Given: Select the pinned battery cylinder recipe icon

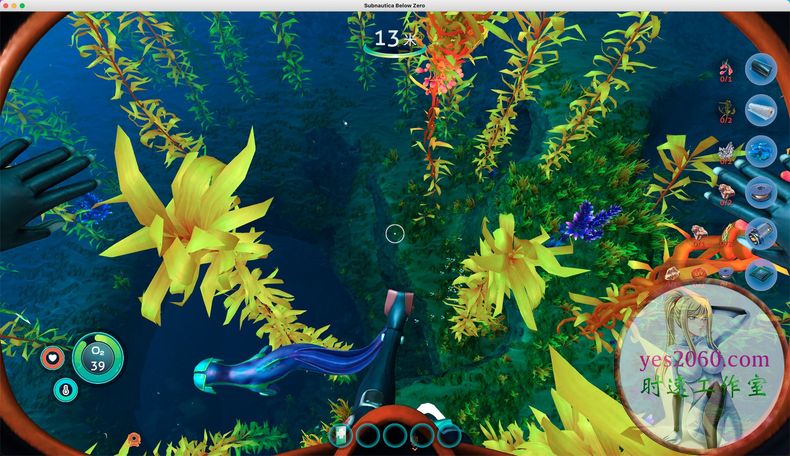Looking at the screenshot, I should [x=761, y=233].
